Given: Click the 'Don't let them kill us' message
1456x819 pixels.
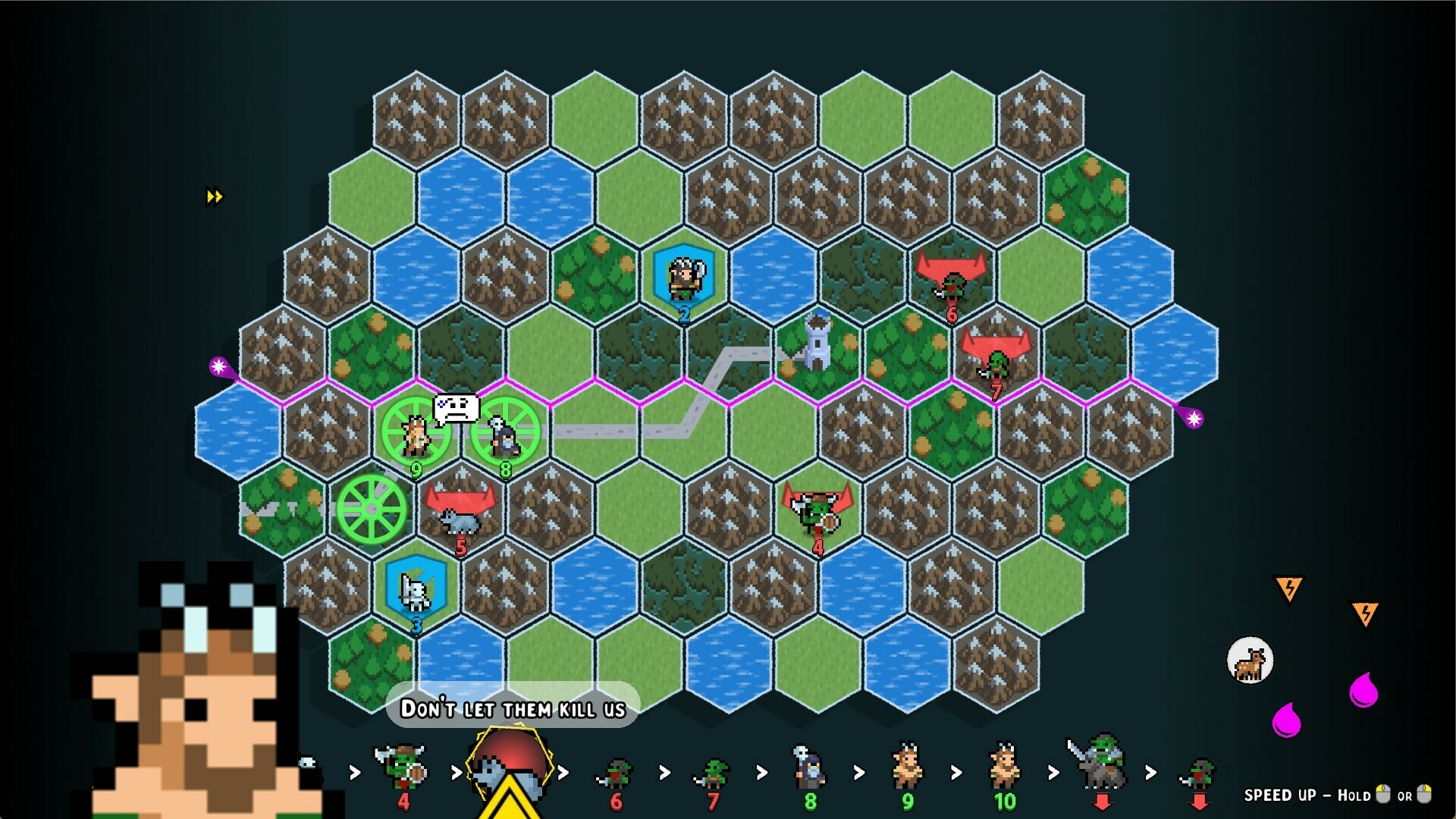Looking at the screenshot, I should [512, 709].
